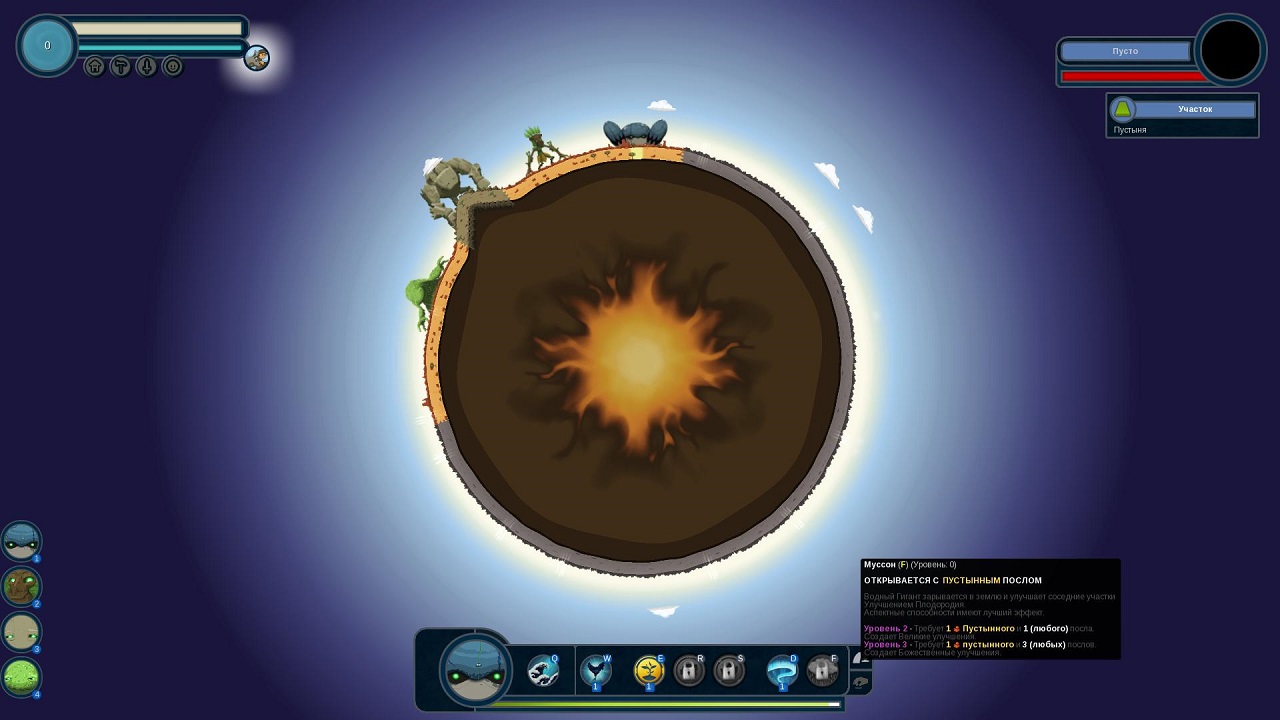
Task: Click the Участок patch info header
Action: [1194, 109]
